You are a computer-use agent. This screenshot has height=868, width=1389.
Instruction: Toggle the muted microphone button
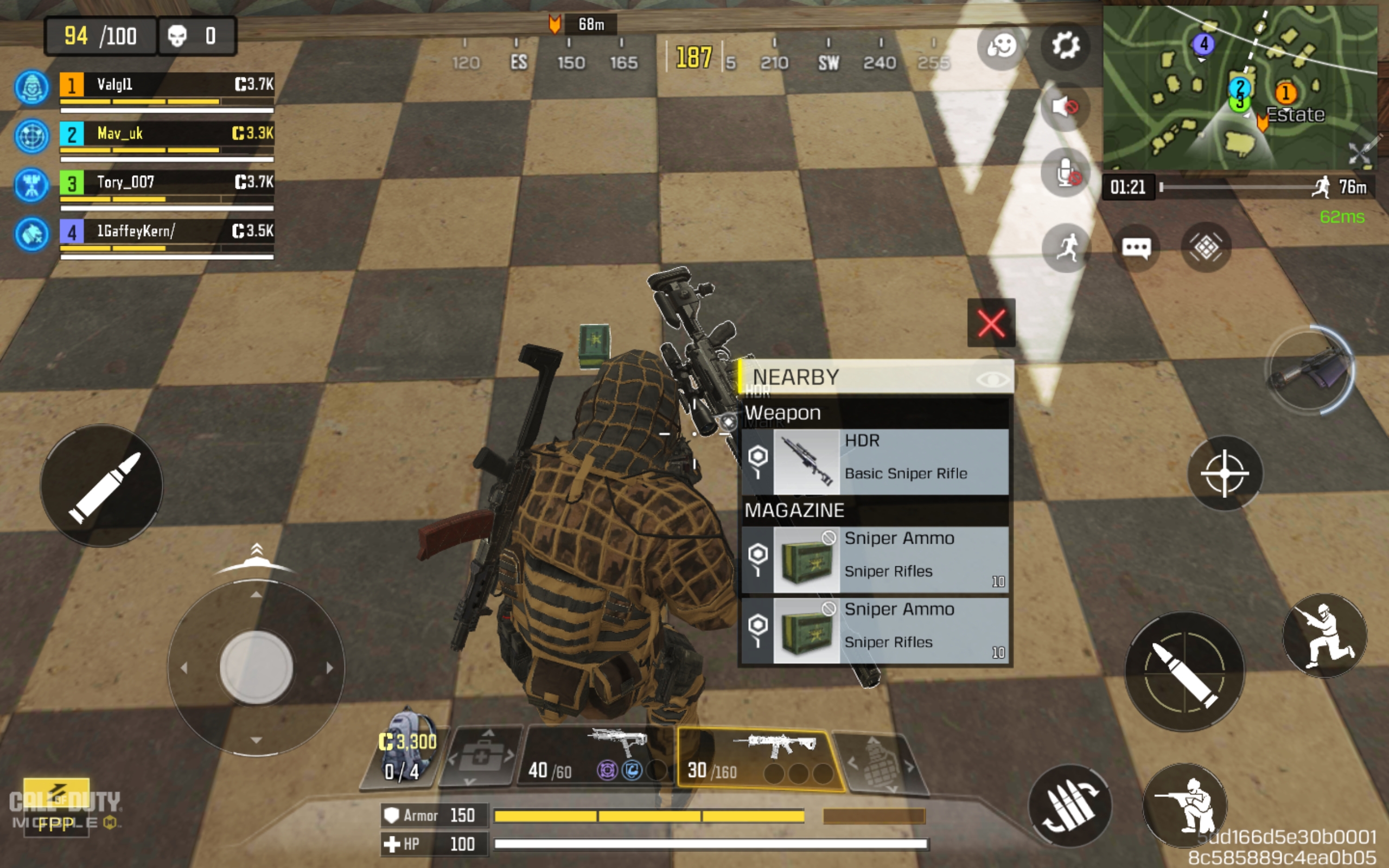point(1065,172)
